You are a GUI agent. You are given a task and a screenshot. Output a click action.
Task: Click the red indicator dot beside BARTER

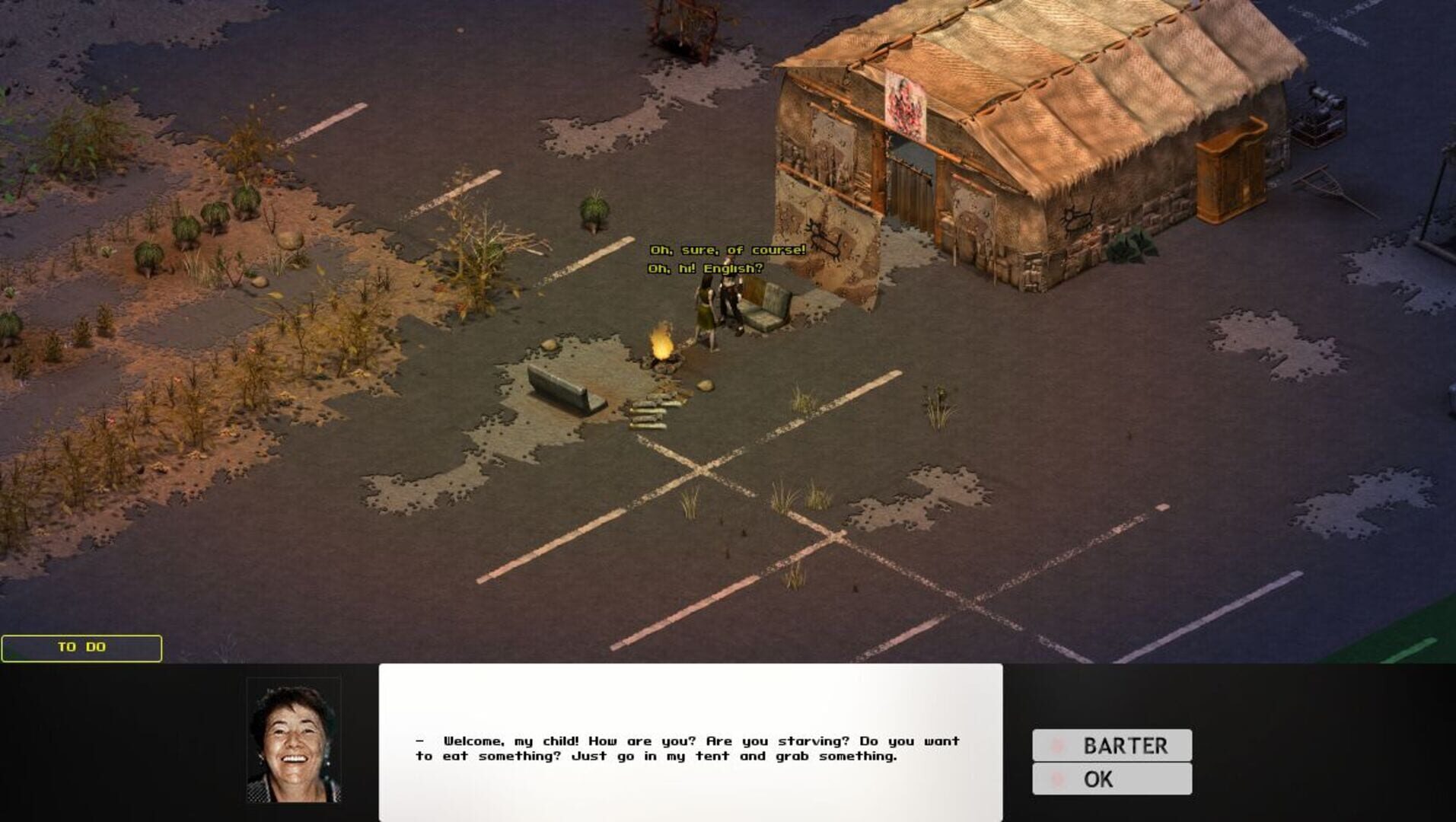[x=1057, y=744]
